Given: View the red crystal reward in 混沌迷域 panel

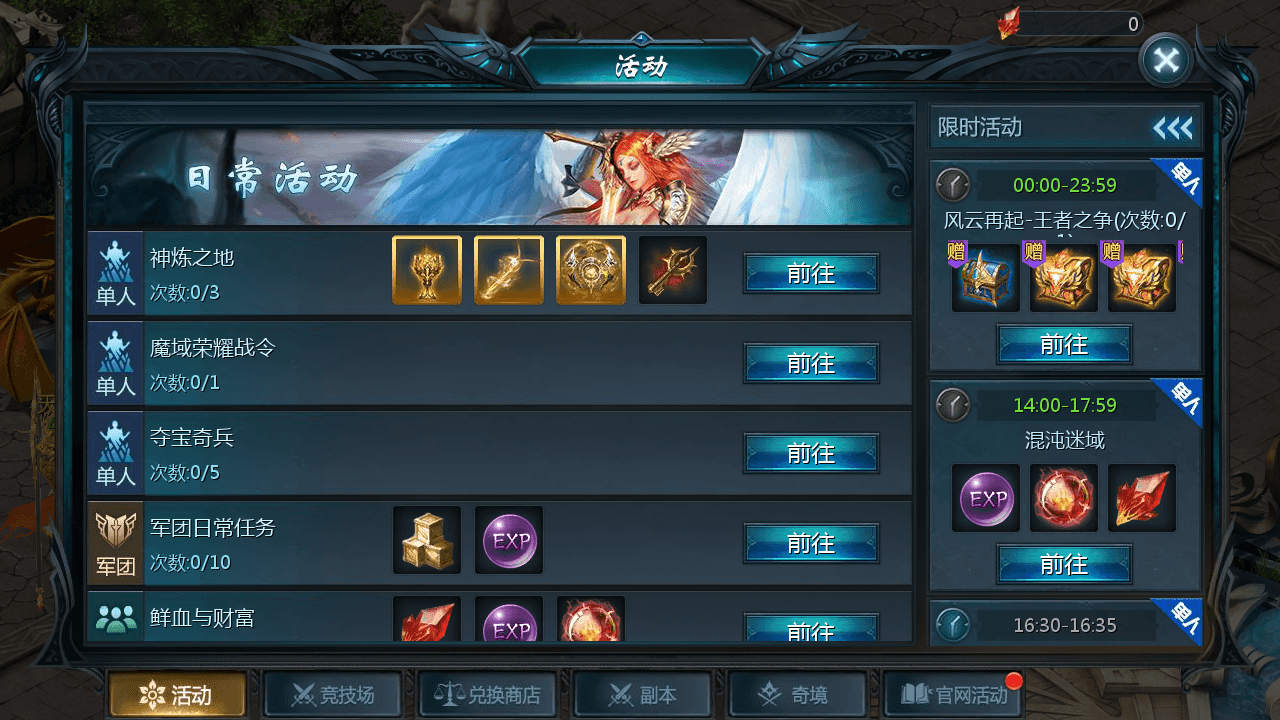Looking at the screenshot, I should coord(1141,497).
